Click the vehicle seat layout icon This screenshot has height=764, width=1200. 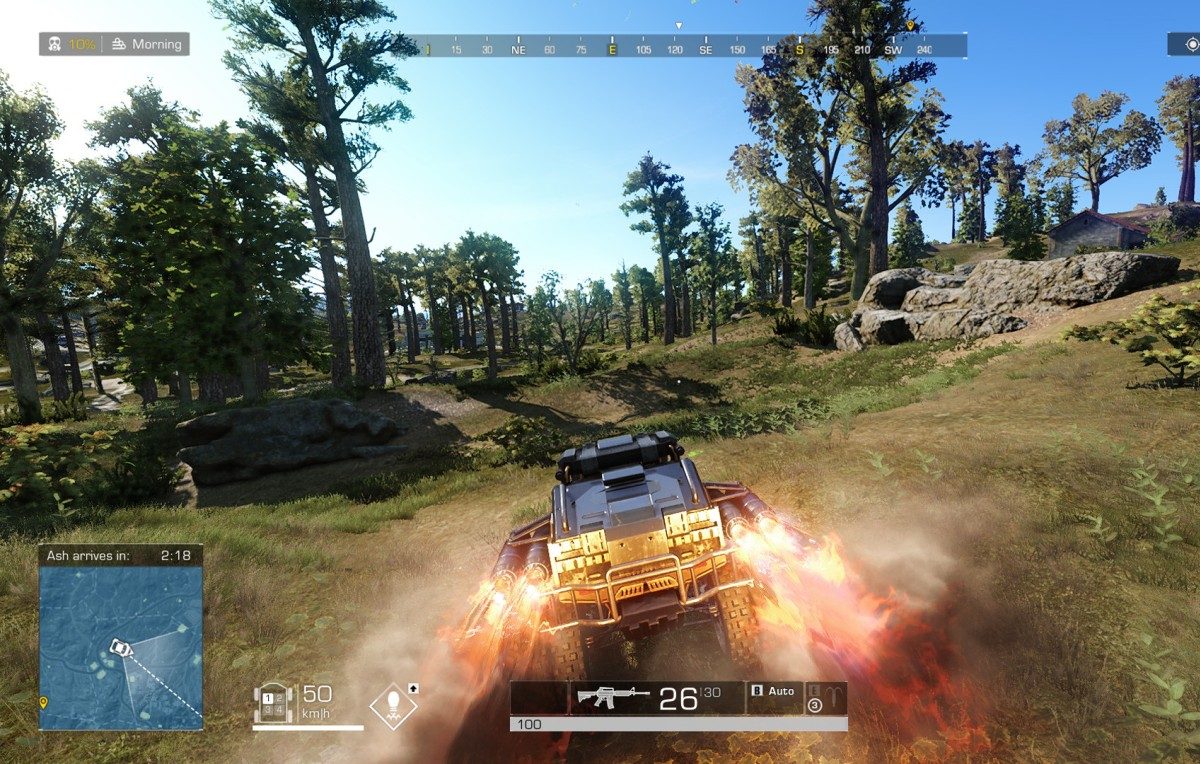(x=272, y=702)
